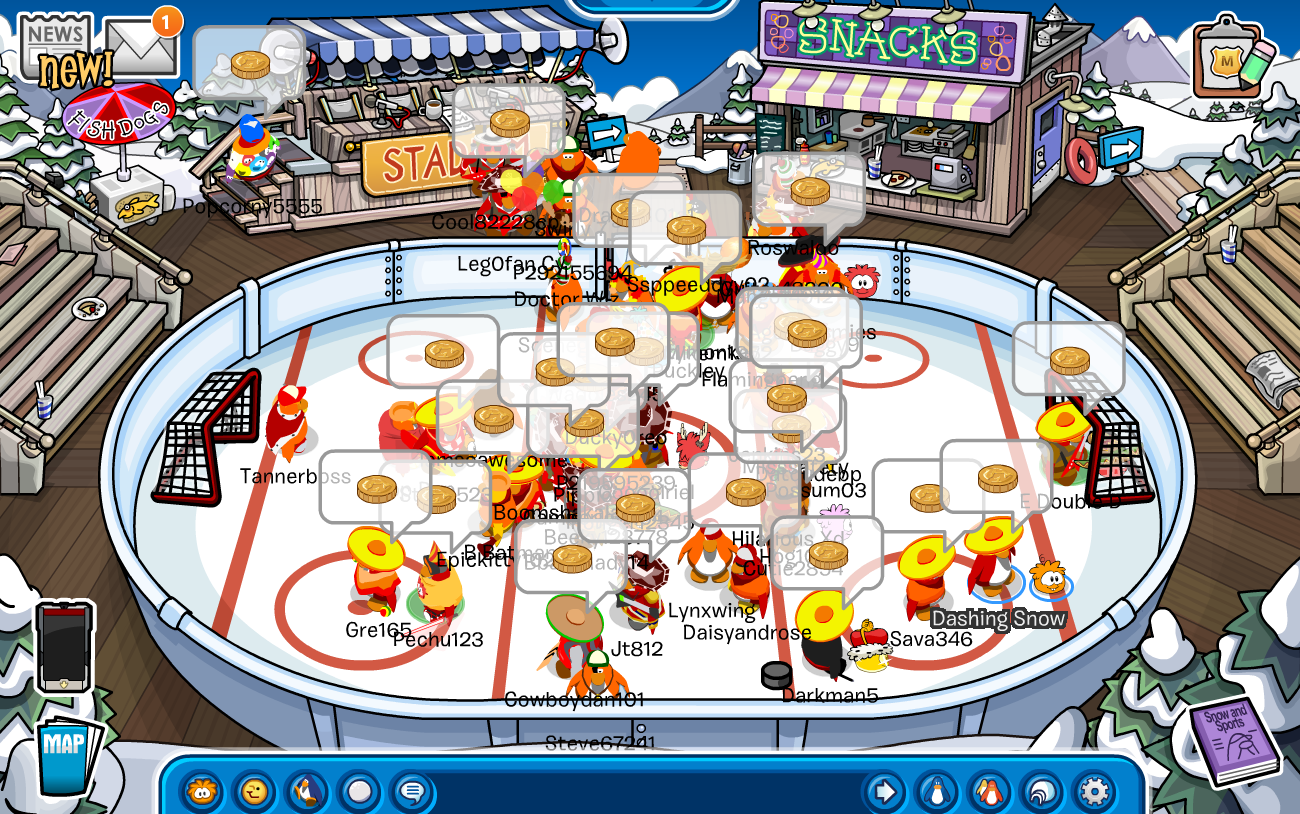
Task: Open the Snow and Sports catalog
Action: (x=1234, y=742)
